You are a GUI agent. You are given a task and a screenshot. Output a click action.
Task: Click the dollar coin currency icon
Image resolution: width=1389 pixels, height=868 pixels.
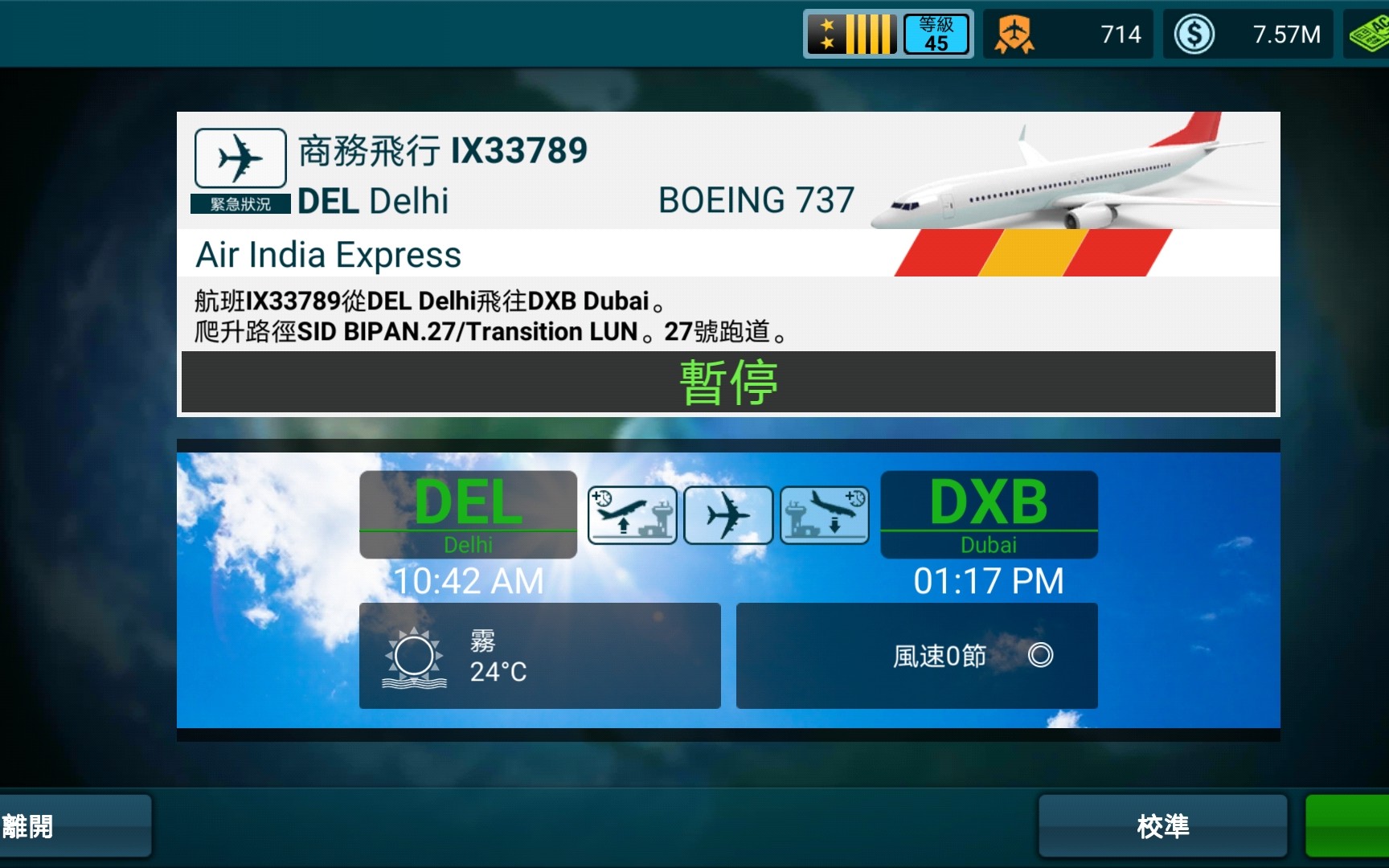1195,33
